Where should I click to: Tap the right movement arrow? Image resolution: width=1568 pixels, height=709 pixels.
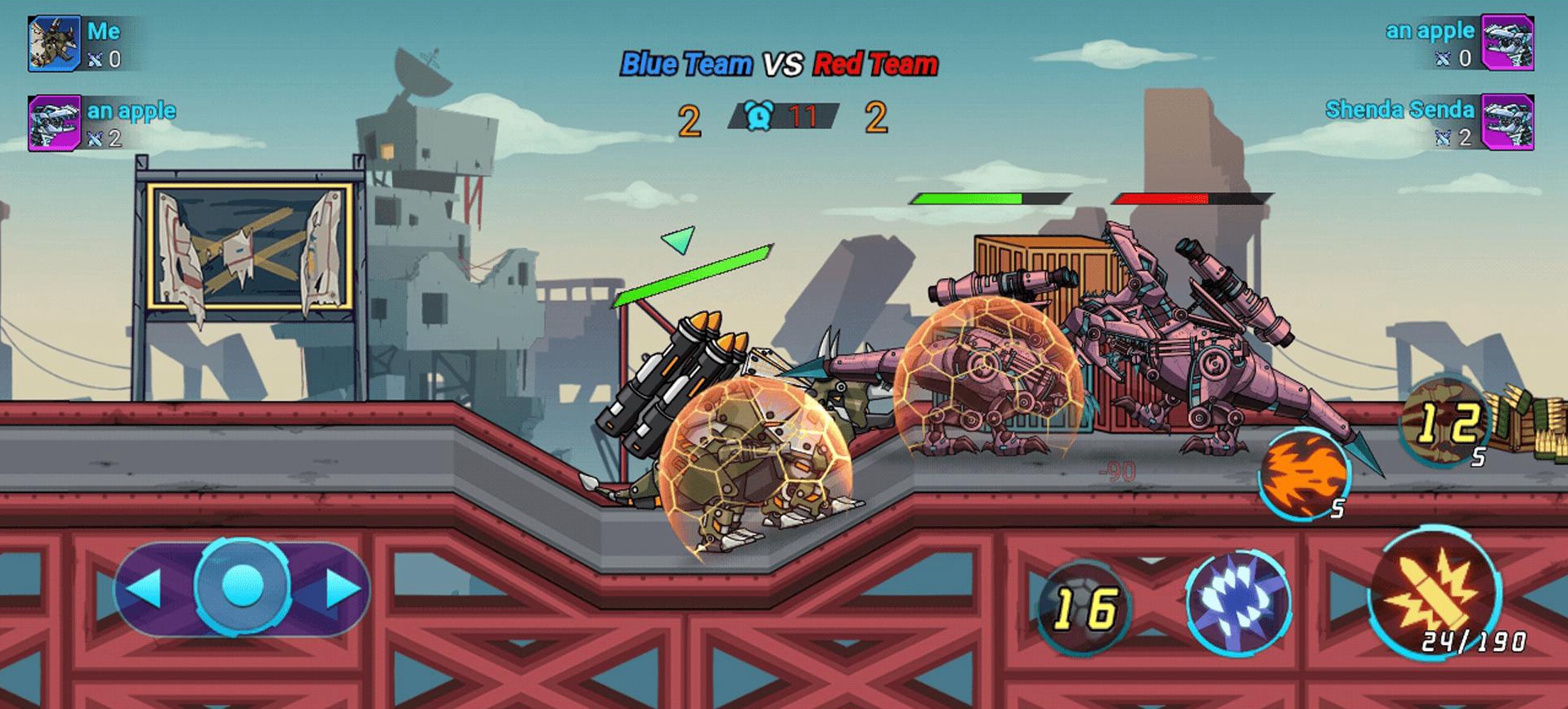tap(341, 588)
